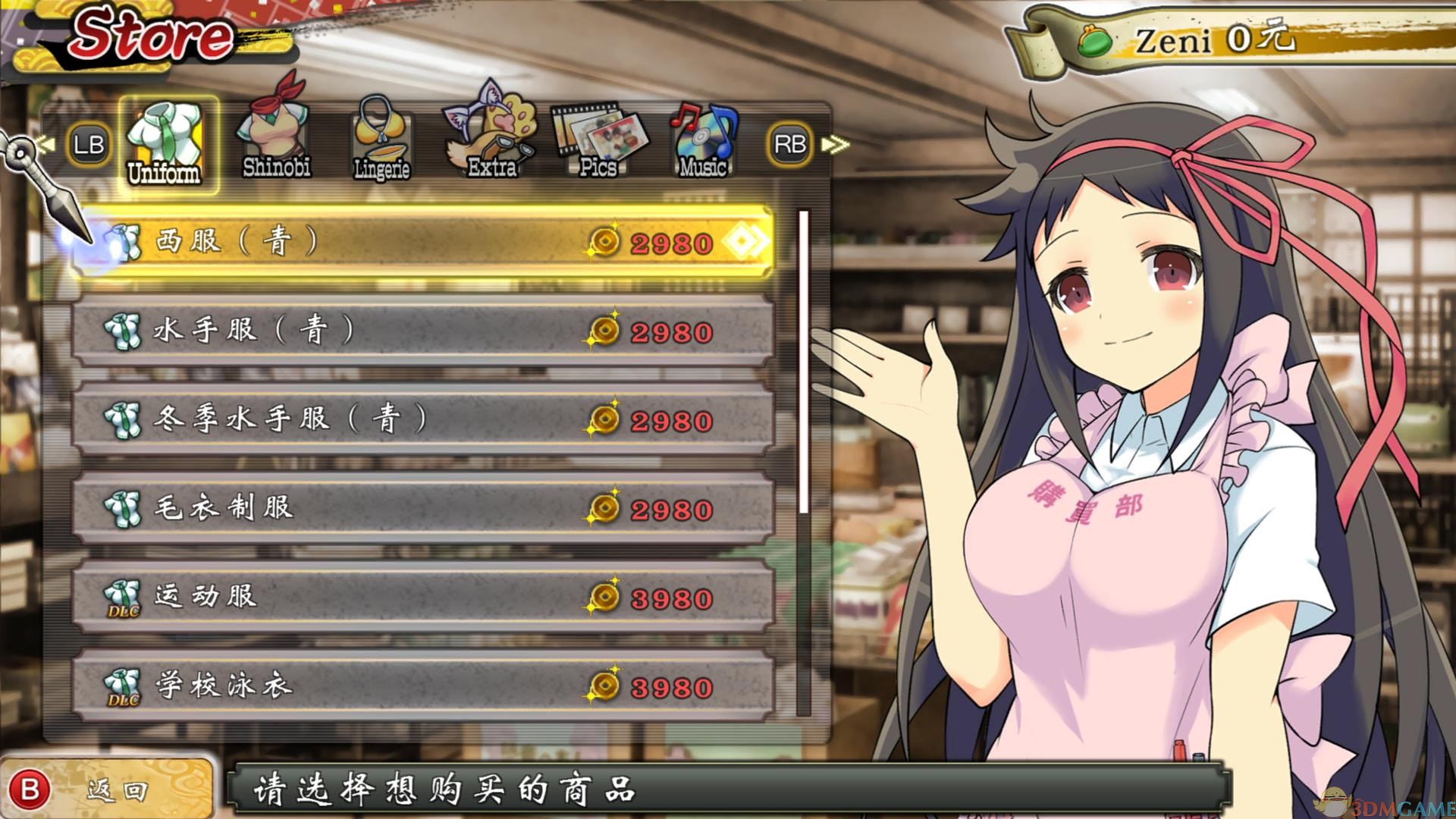Choose the 毛衣制服 uniform entry
The height and width of the screenshot is (819, 1456).
[x=423, y=509]
